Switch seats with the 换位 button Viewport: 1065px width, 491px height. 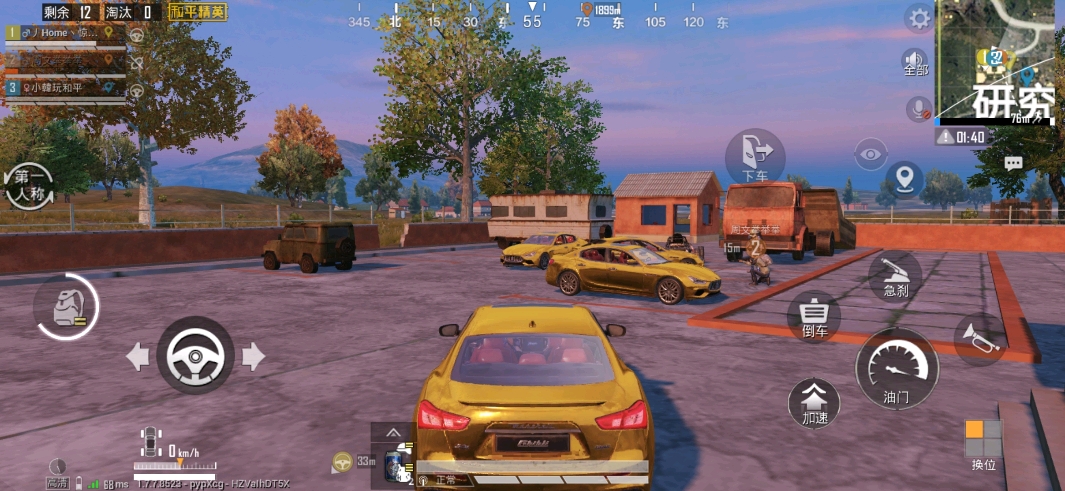click(x=983, y=444)
